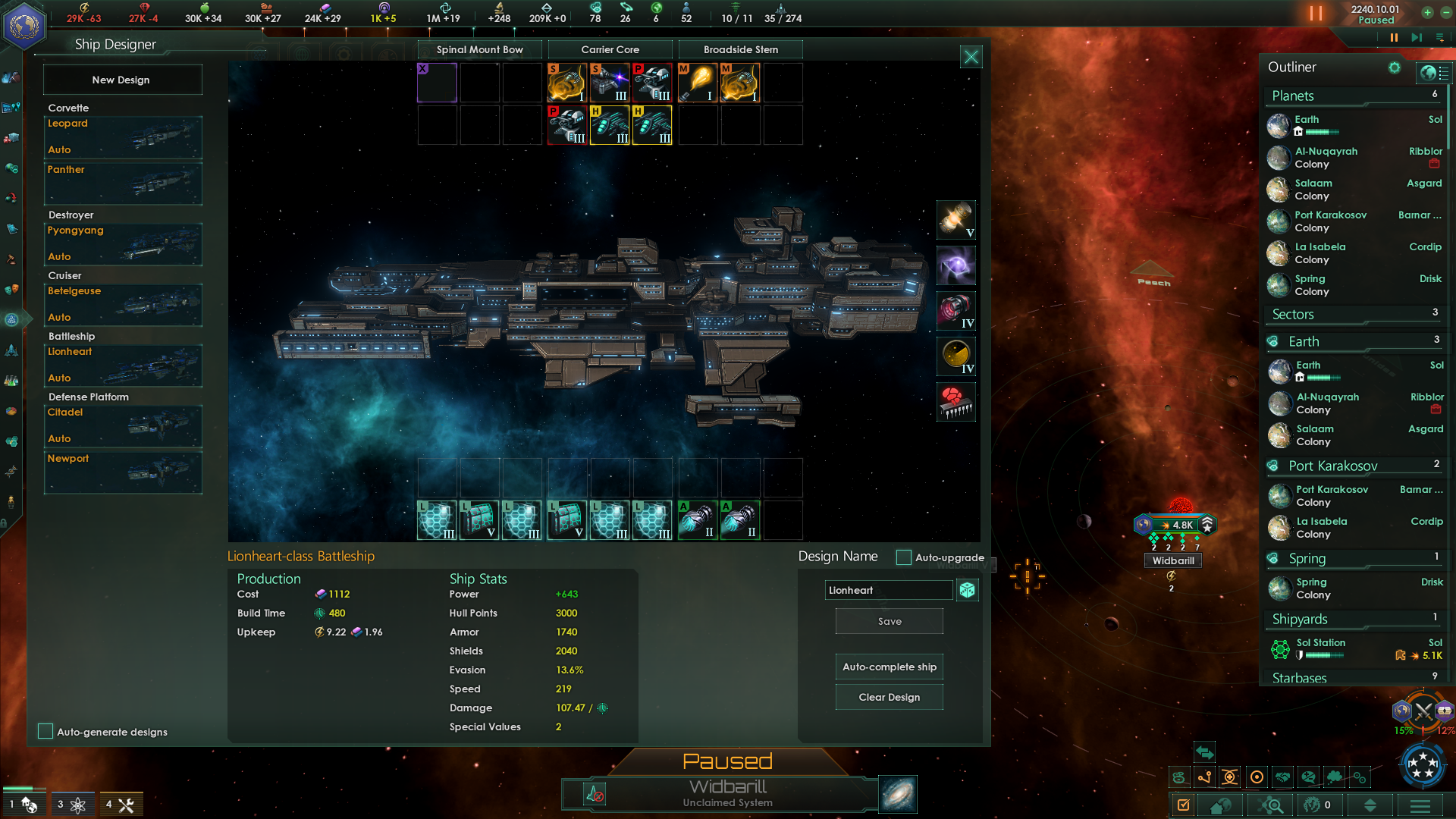Clear Design of current ship

(x=890, y=697)
